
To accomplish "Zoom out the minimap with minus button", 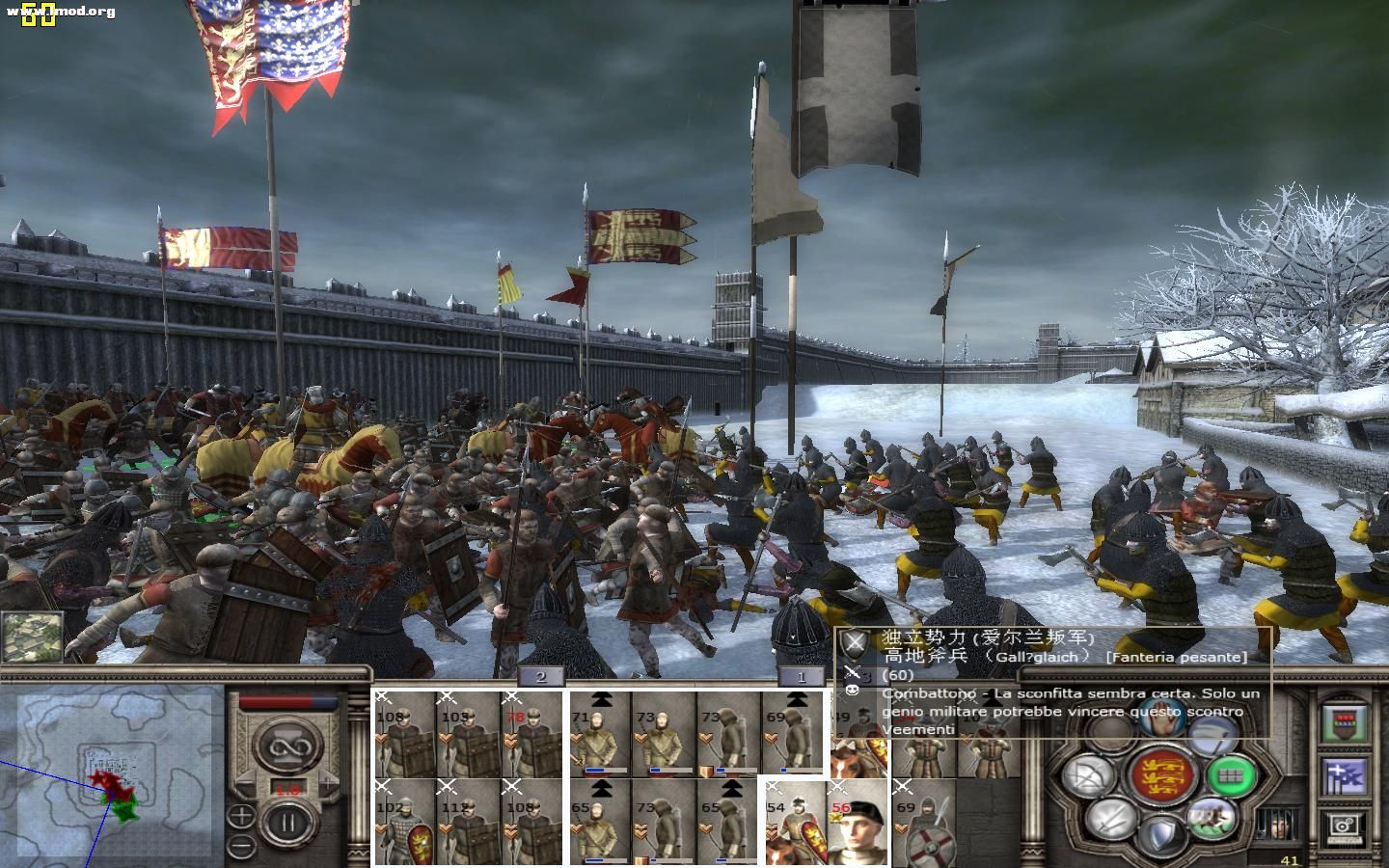I will coord(240,846).
